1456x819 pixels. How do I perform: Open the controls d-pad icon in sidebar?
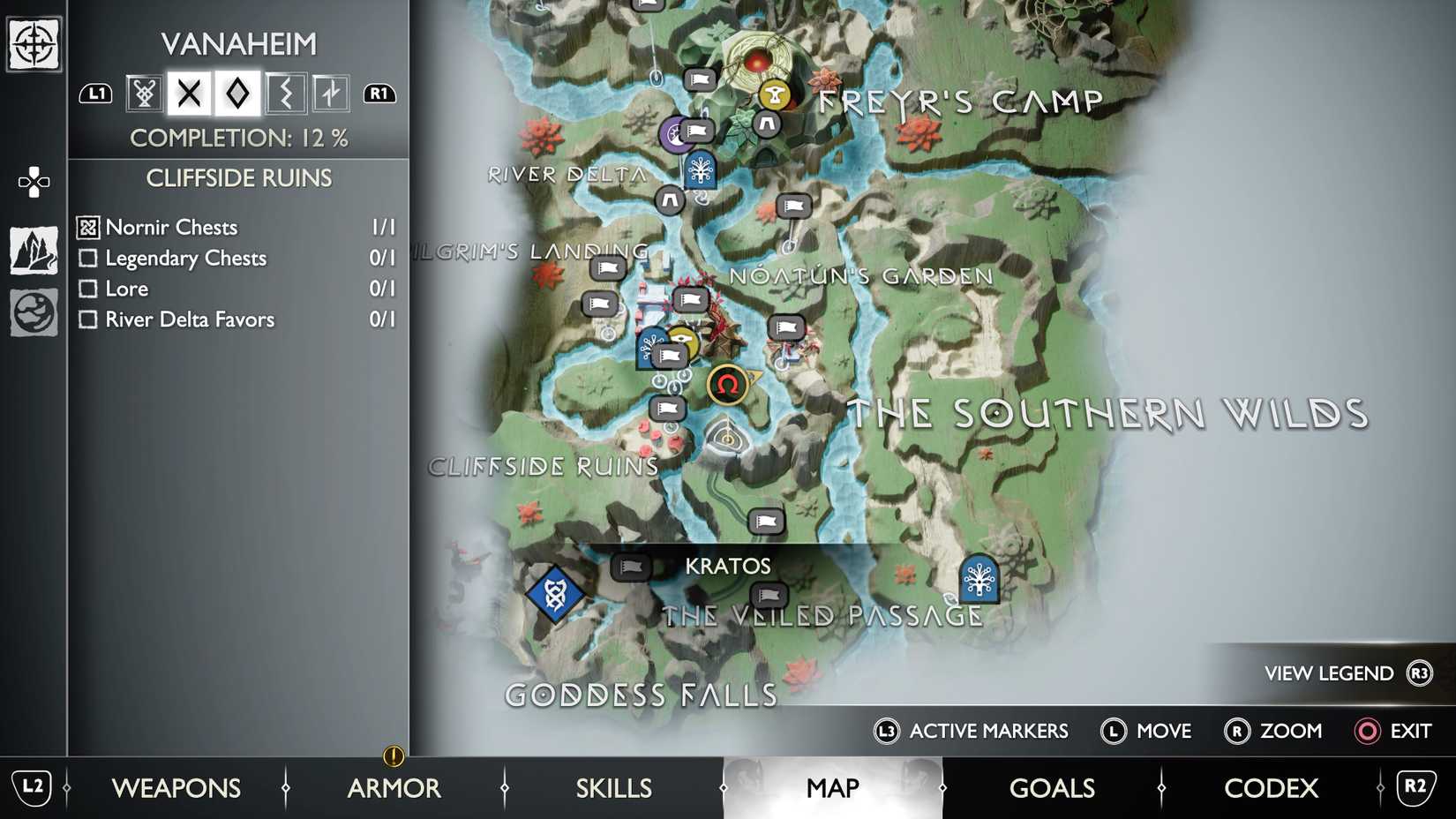[x=33, y=183]
